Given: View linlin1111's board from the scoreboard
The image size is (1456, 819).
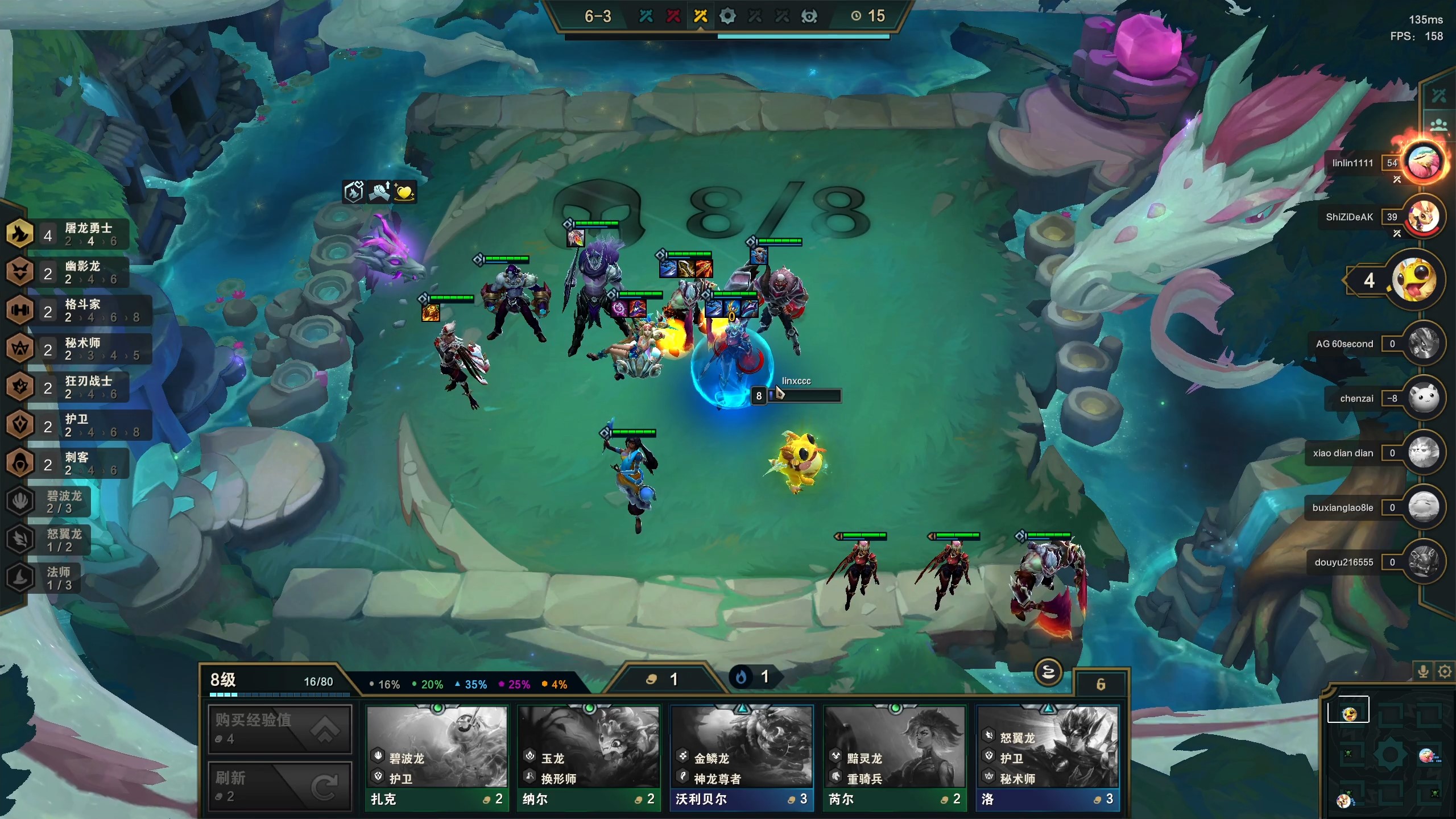Looking at the screenshot, I should 1423,162.
